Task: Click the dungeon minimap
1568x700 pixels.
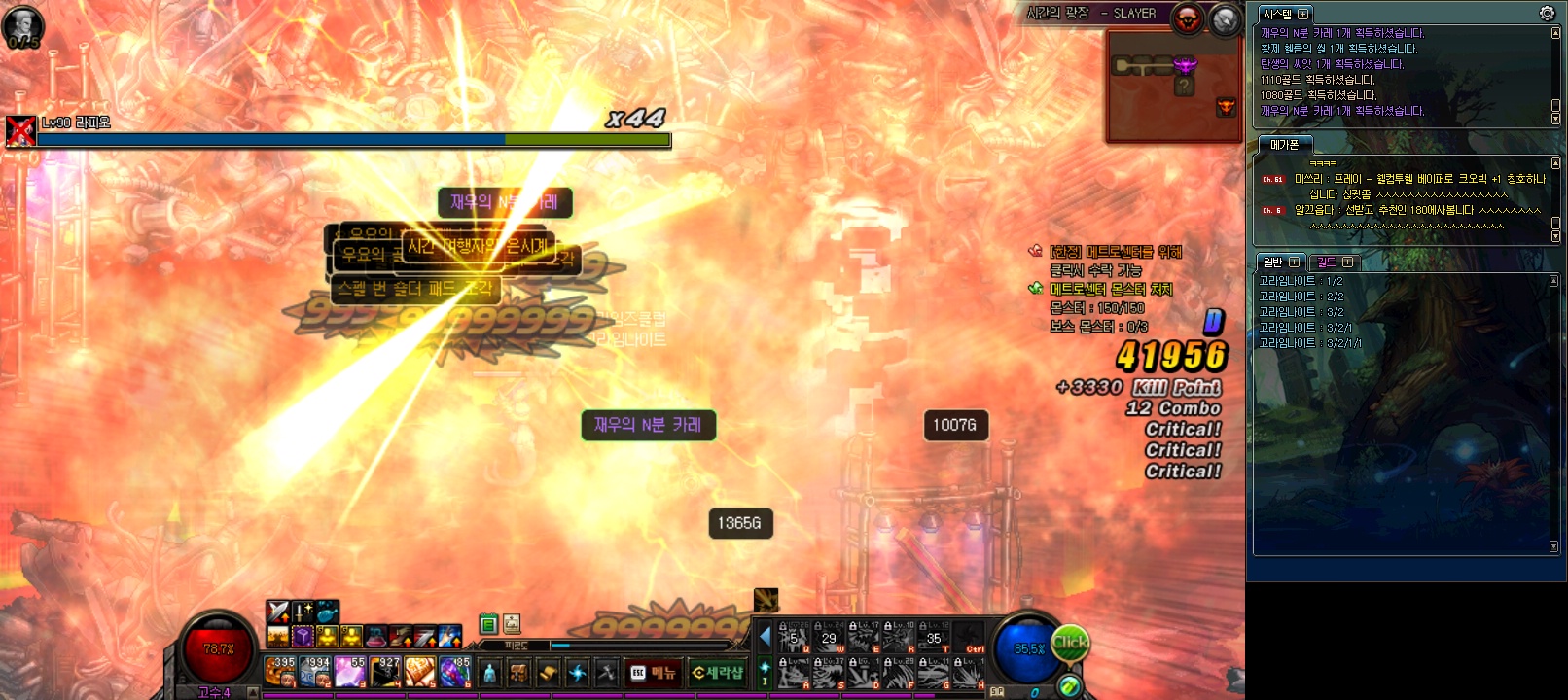Action: click(x=1174, y=86)
